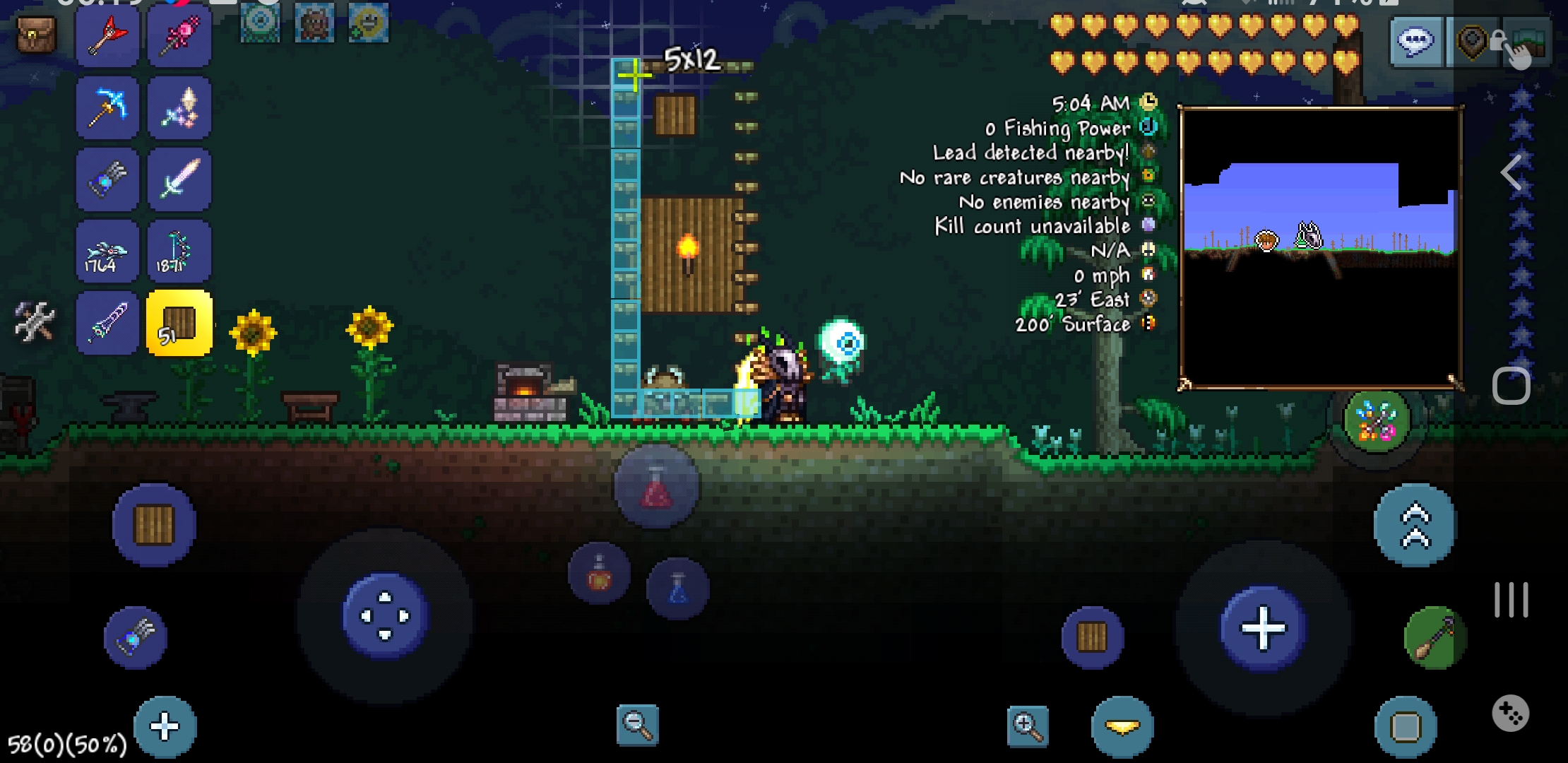Screen dimensions: 1568x763
Task: Tap the smart cursor square button
Action: coord(1406,726)
